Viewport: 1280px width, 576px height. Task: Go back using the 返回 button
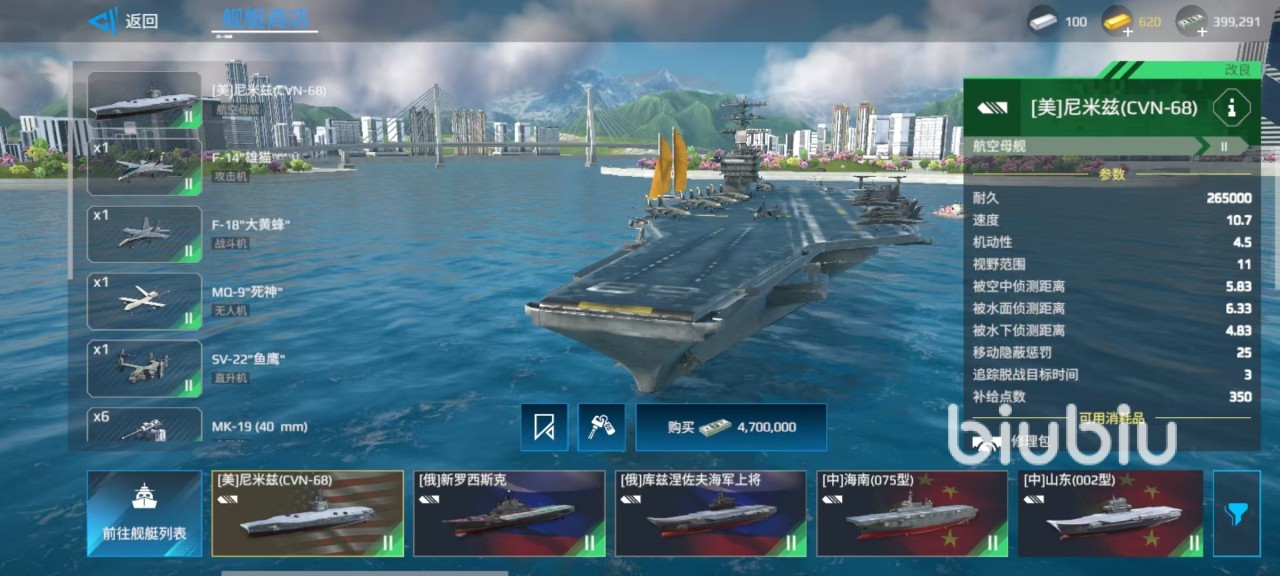coord(123,21)
